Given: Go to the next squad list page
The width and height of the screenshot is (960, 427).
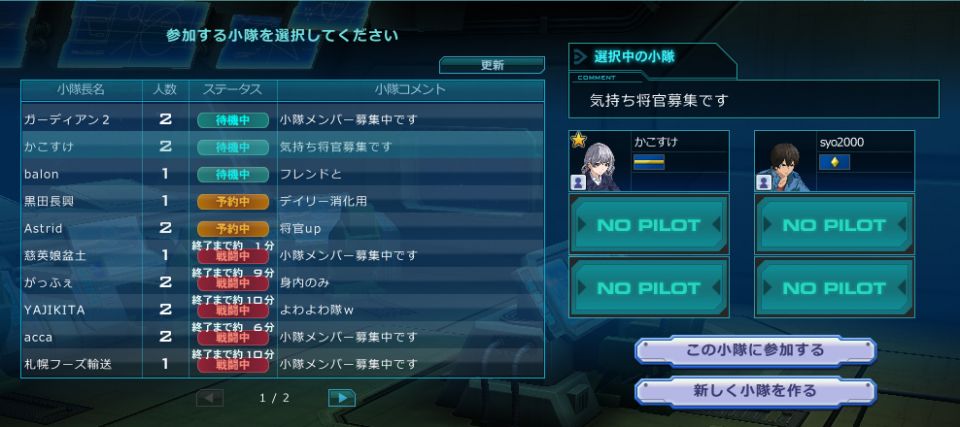Looking at the screenshot, I should (x=342, y=398).
